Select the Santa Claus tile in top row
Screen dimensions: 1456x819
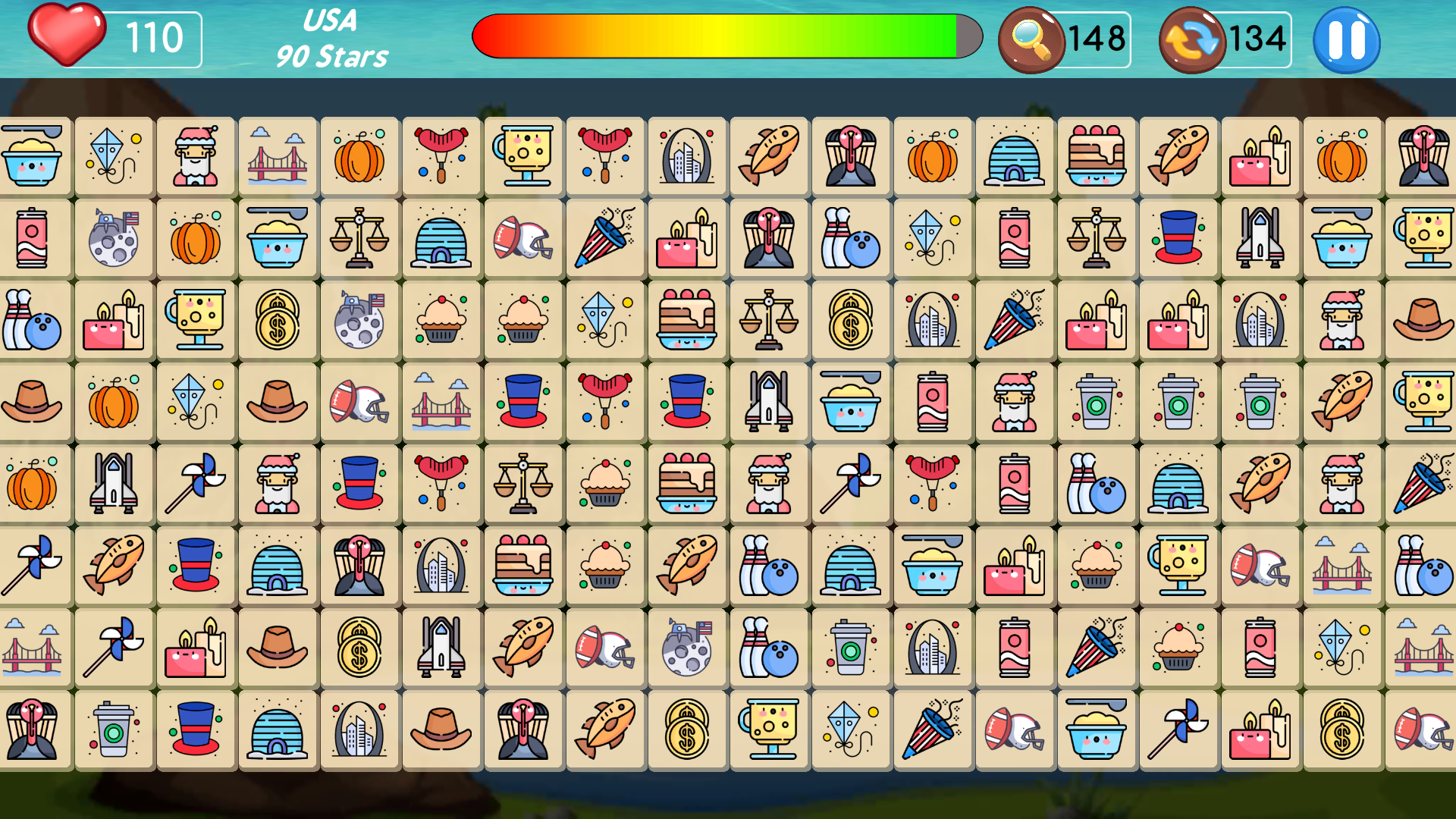coord(196,156)
